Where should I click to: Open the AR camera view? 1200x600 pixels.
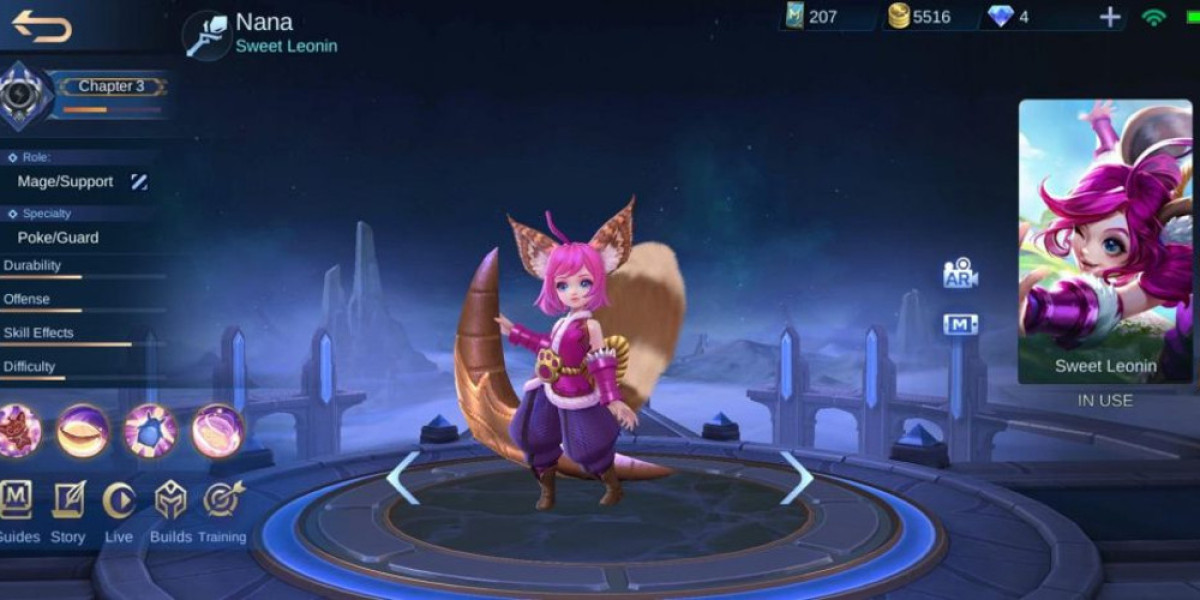(960, 274)
